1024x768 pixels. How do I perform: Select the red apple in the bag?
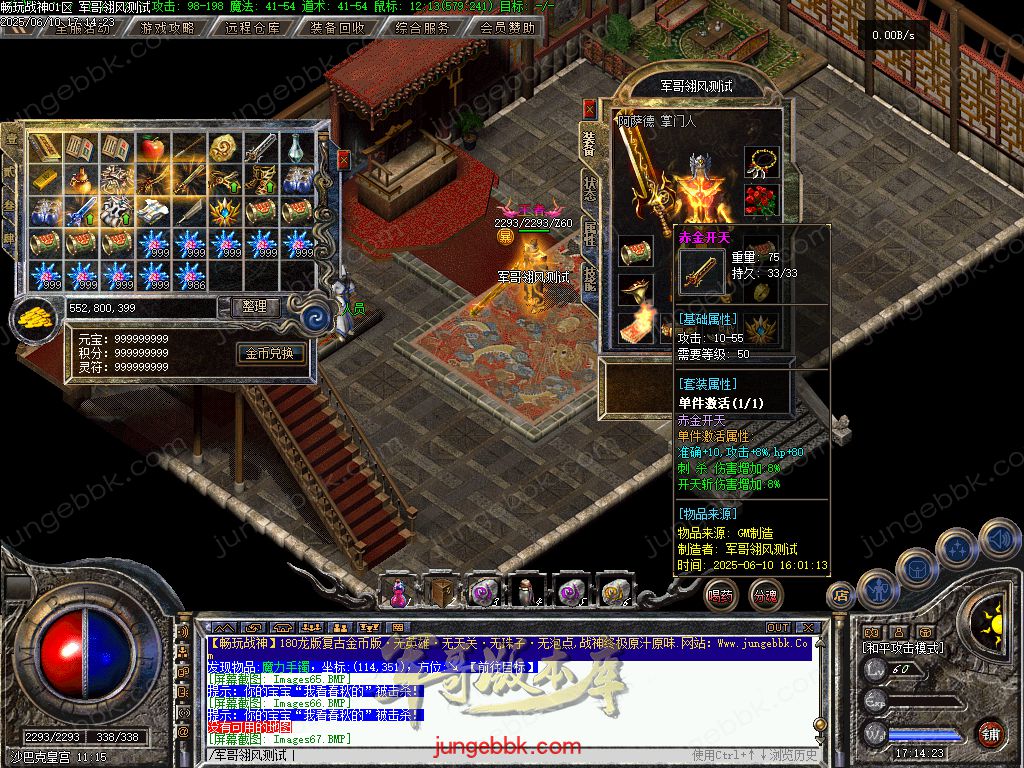[x=152, y=149]
